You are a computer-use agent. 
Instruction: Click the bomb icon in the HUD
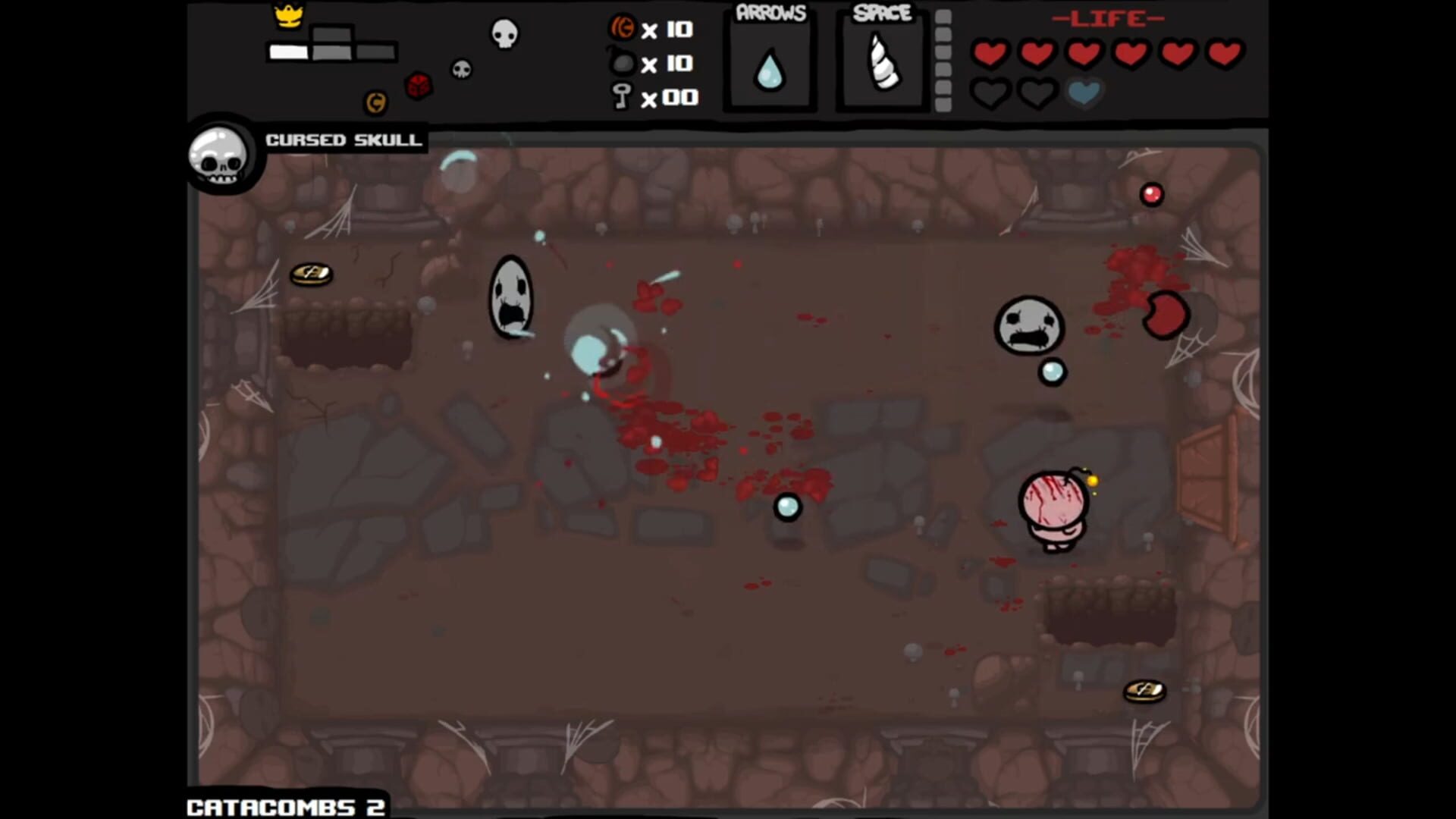coord(623,64)
